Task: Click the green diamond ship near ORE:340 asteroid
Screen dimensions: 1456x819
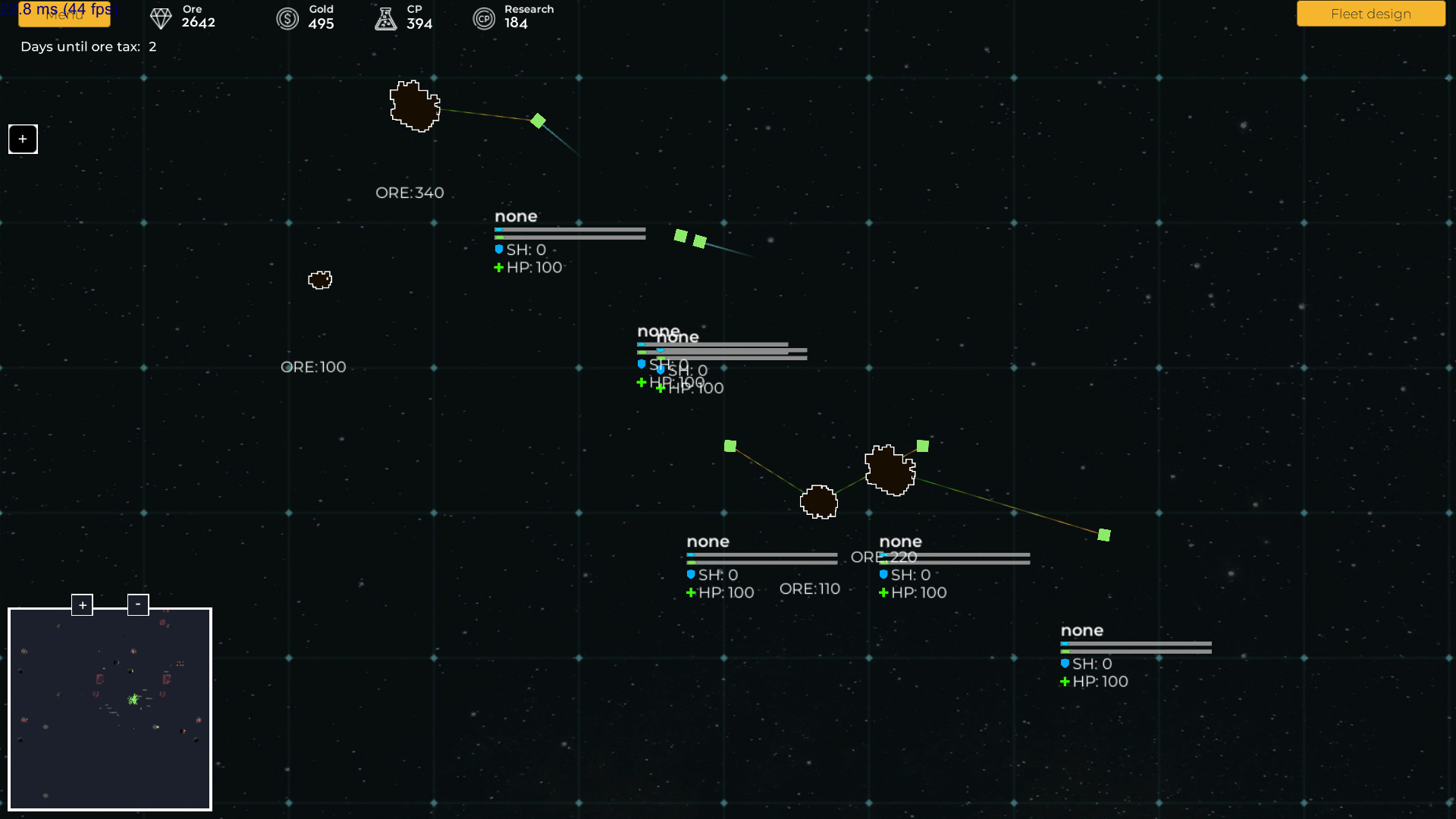Action: coord(538,120)
